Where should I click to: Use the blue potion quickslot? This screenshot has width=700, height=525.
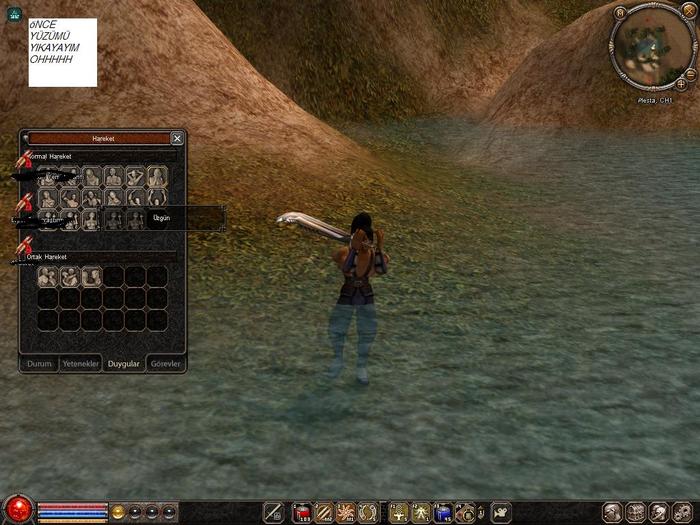[x=444, y=513]
